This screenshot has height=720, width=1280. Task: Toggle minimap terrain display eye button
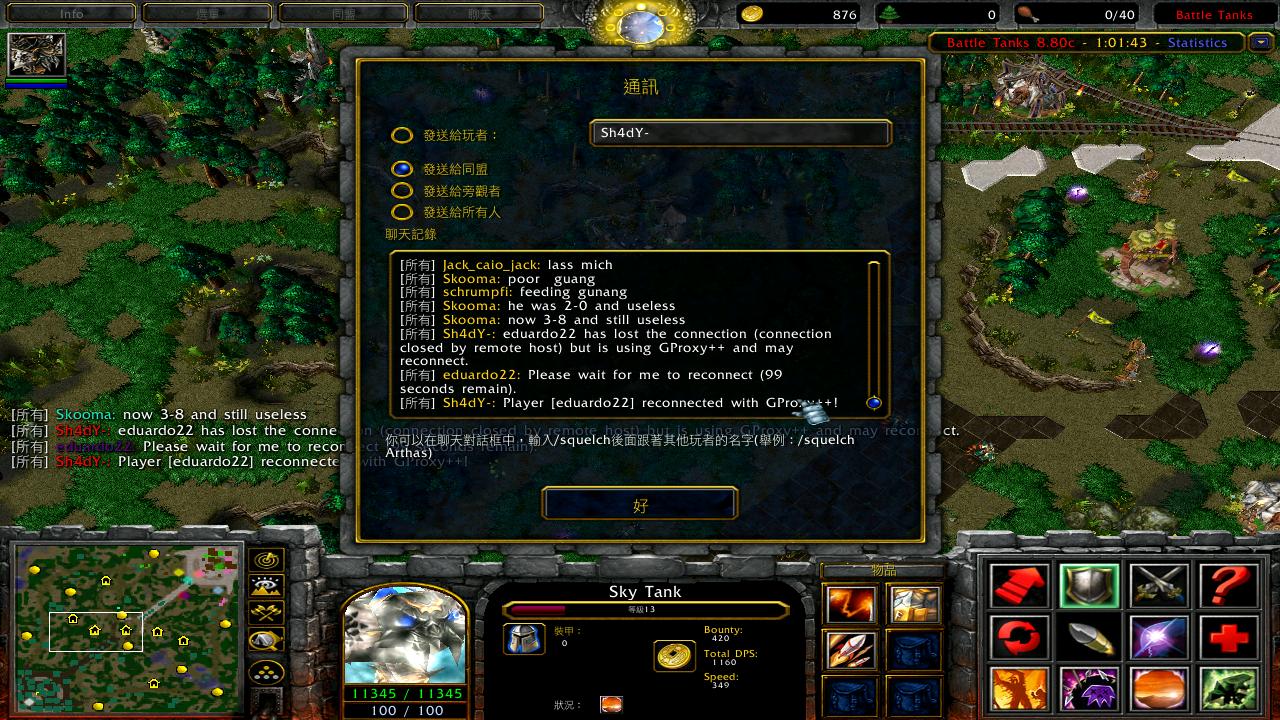267,586
